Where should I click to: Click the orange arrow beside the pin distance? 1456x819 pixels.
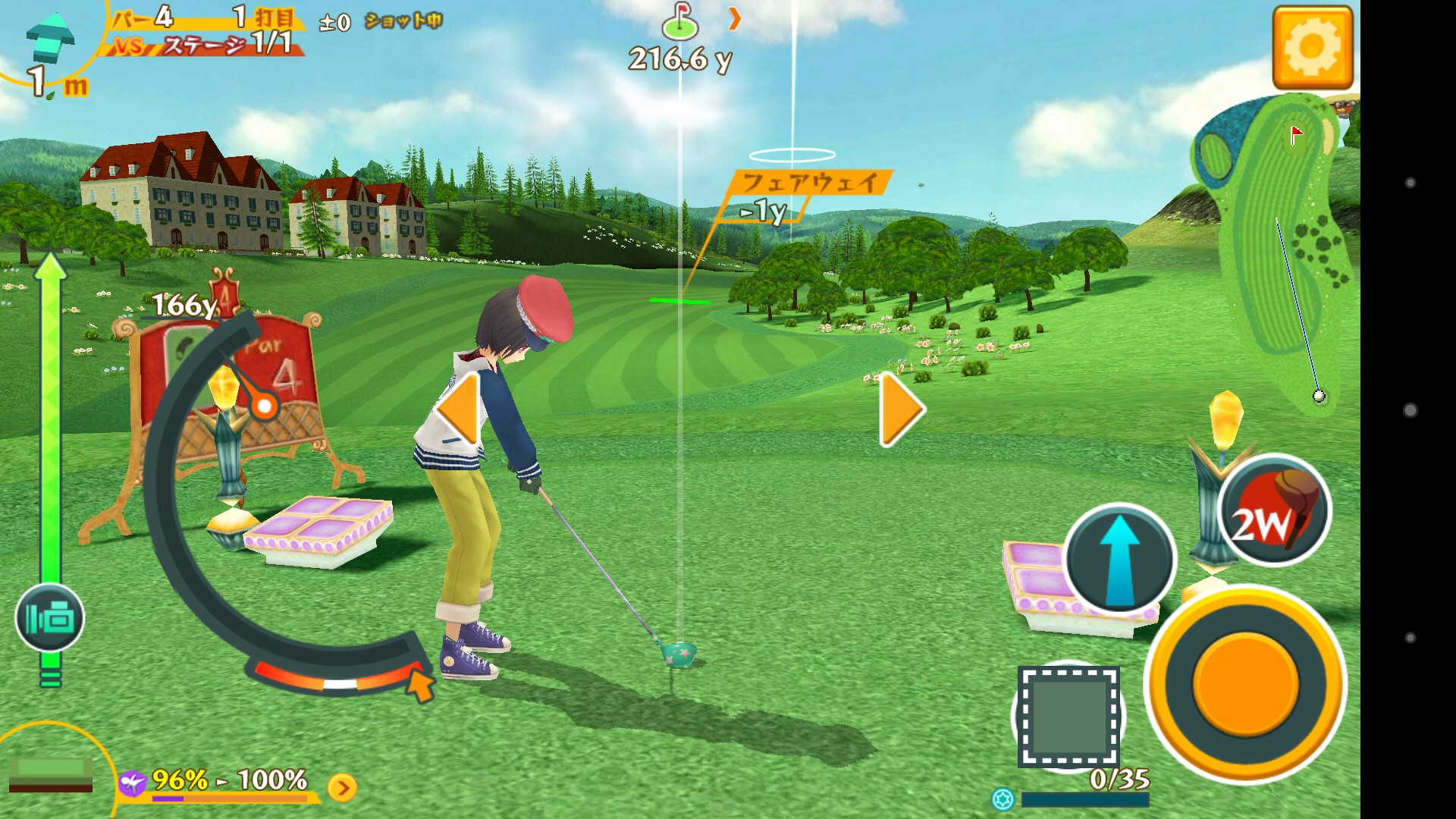point(734,19)
